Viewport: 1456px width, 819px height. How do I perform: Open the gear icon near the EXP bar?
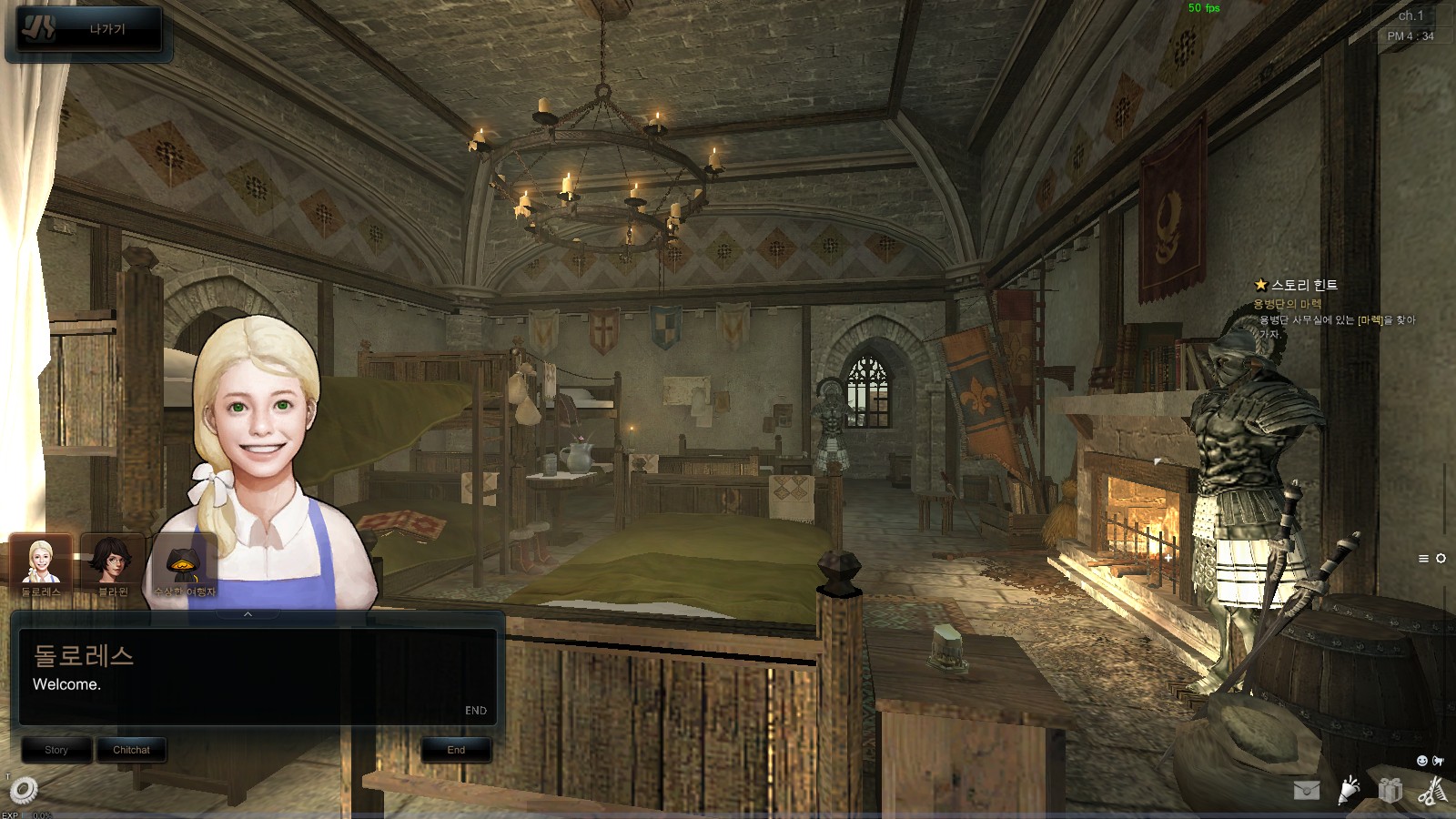(24, 789)
